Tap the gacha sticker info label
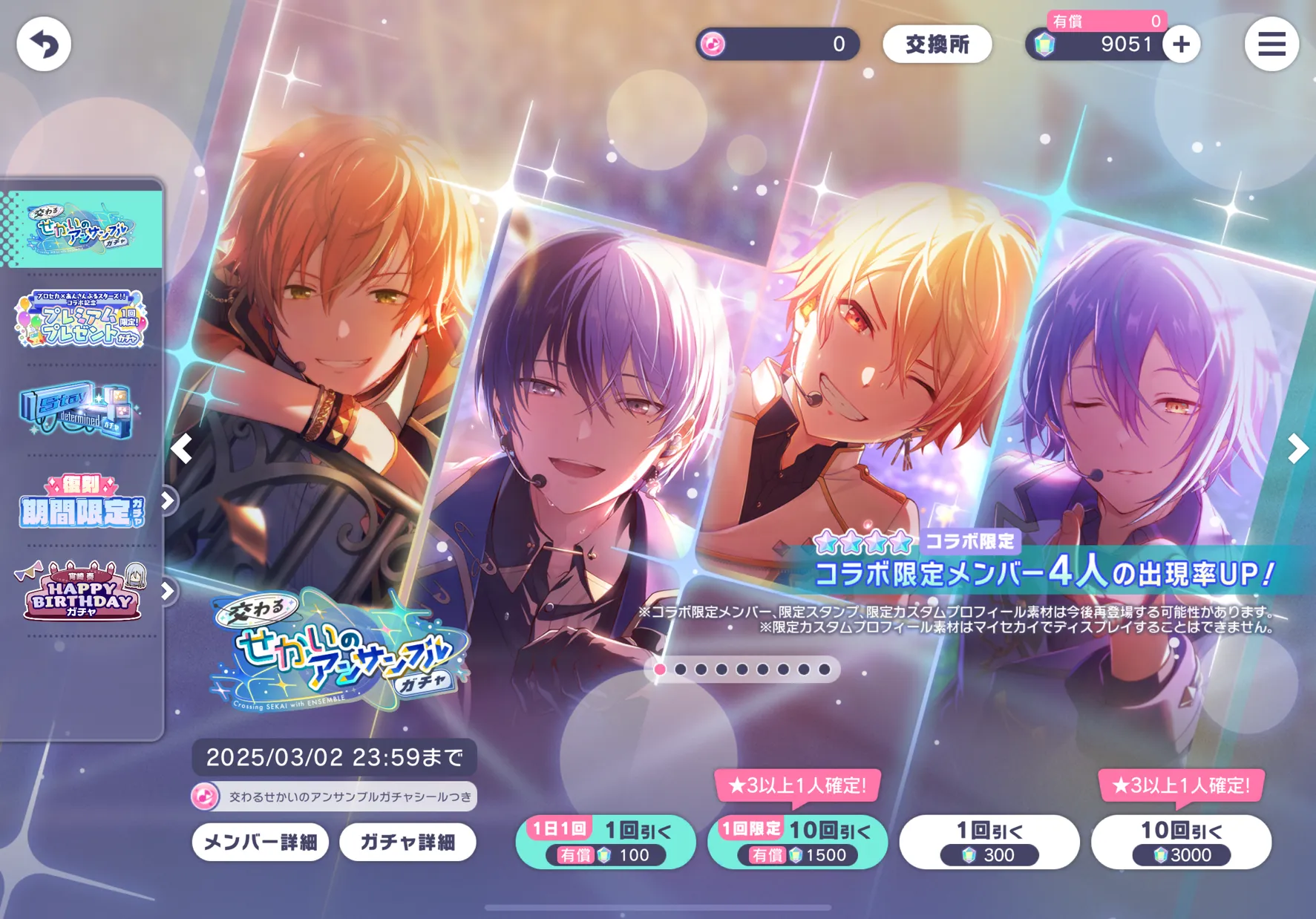The image size is (1316, 919). point(334,797)
